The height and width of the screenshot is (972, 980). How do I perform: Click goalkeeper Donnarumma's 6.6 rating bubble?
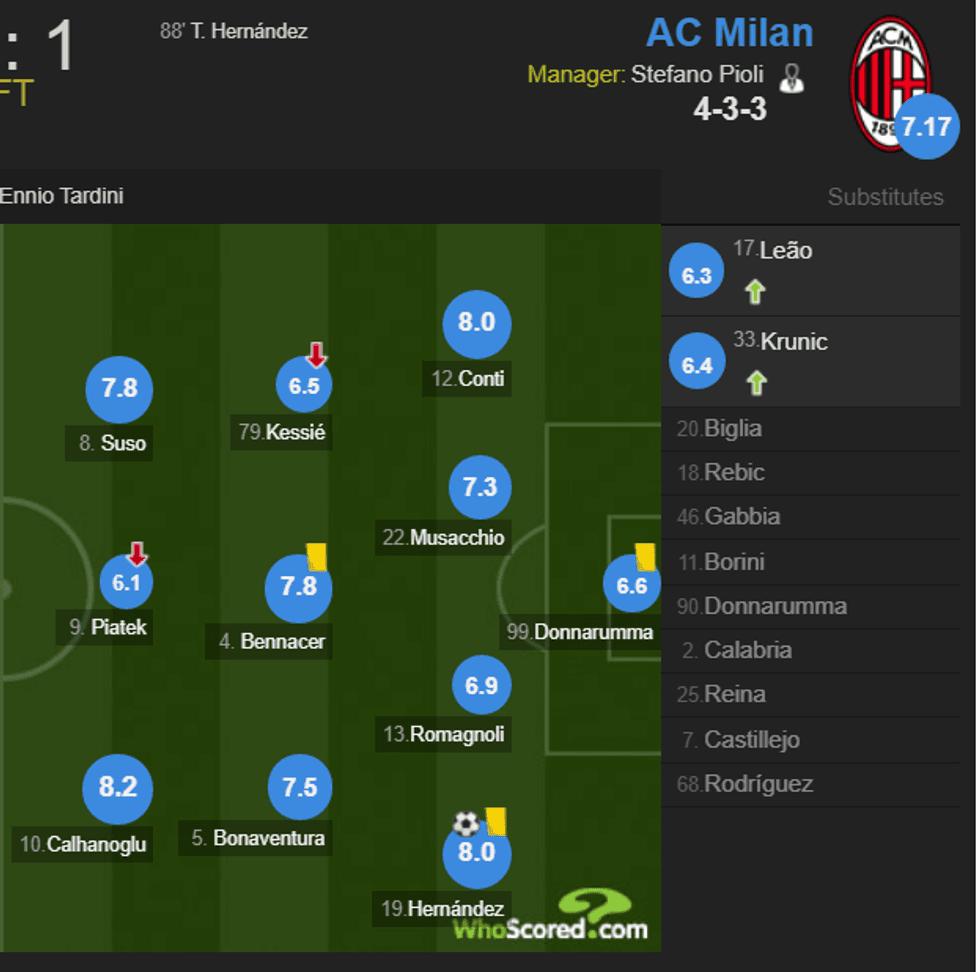pyautogui.click(x=632, y=585)
